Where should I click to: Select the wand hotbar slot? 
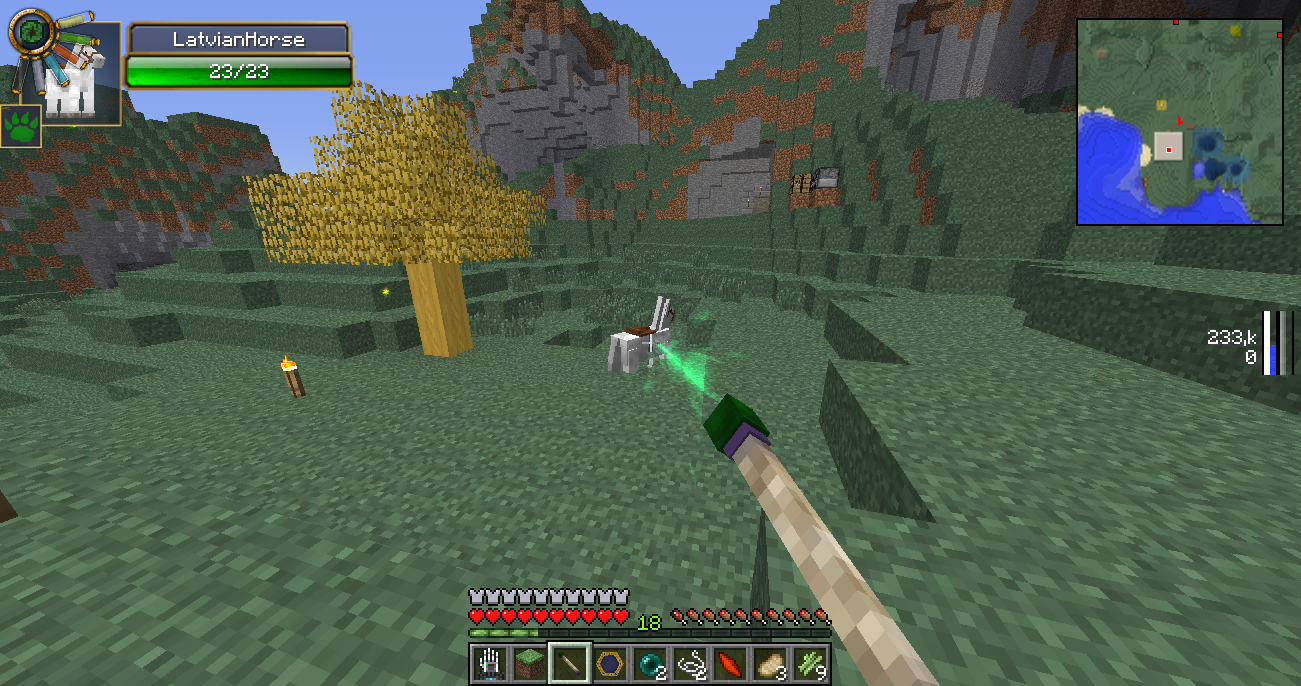(570, 663)
